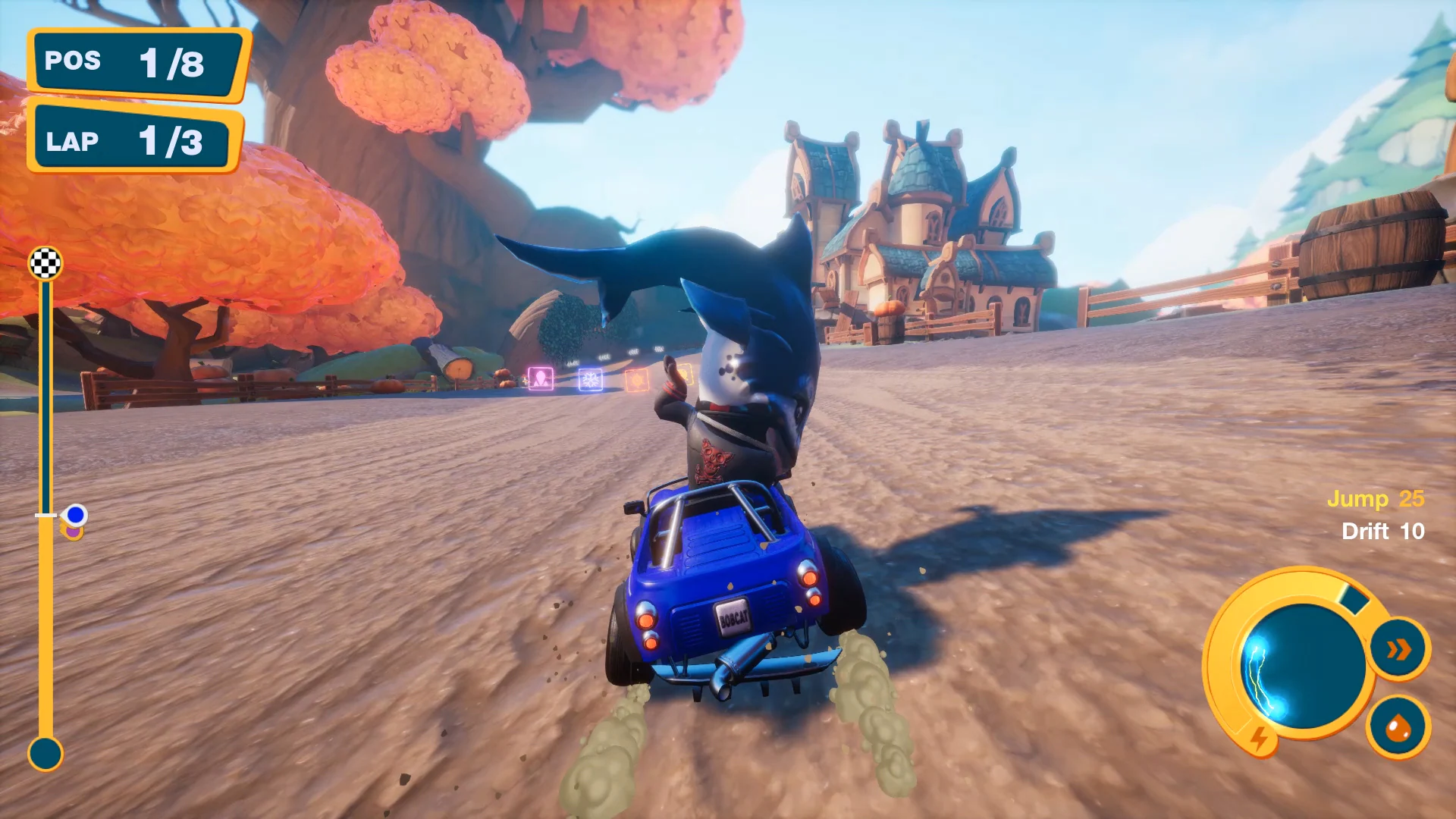
Task: Click the double chevron boost icon
Action: pyautogui.click(x=1398, y=649)
